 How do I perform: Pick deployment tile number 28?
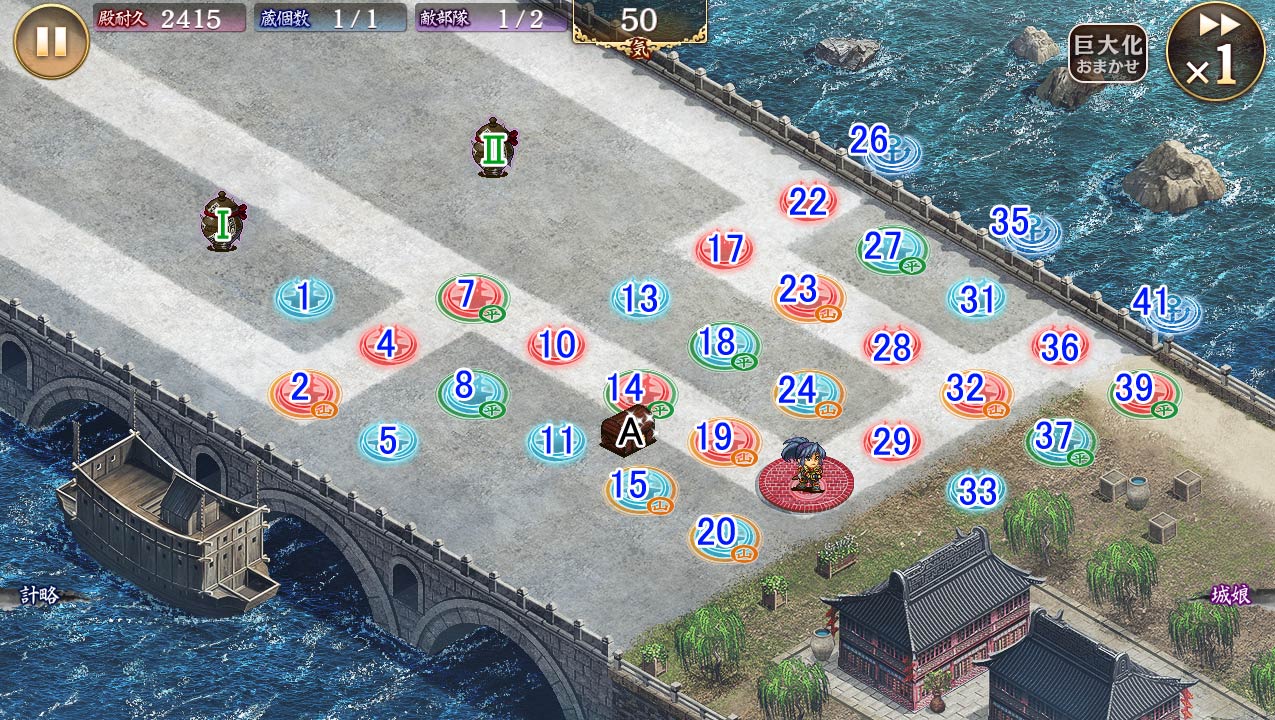892,346
